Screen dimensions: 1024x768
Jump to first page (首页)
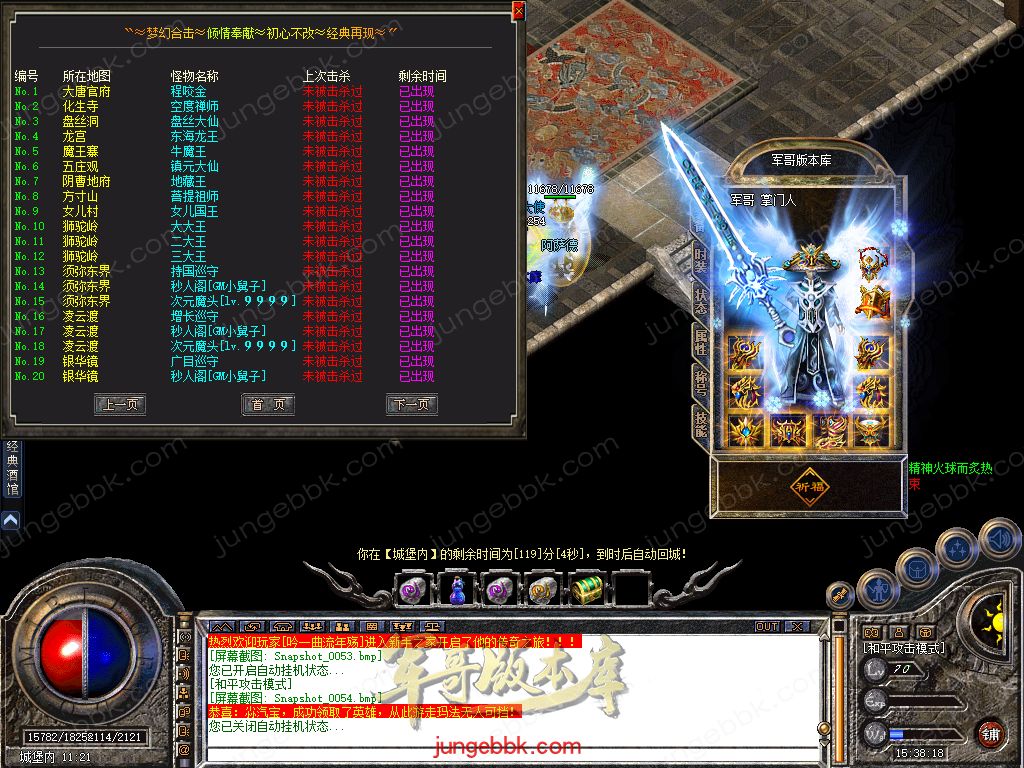coord(268,404)
